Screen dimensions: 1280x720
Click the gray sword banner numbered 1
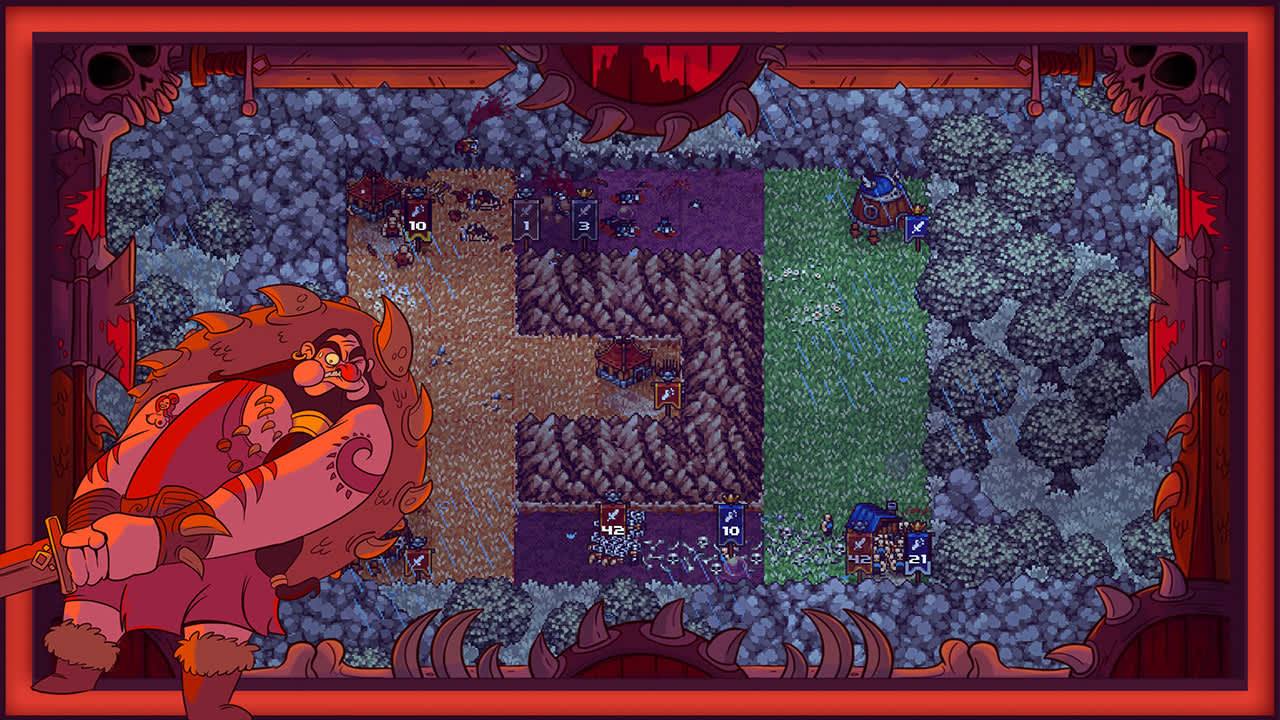point(527,224)
